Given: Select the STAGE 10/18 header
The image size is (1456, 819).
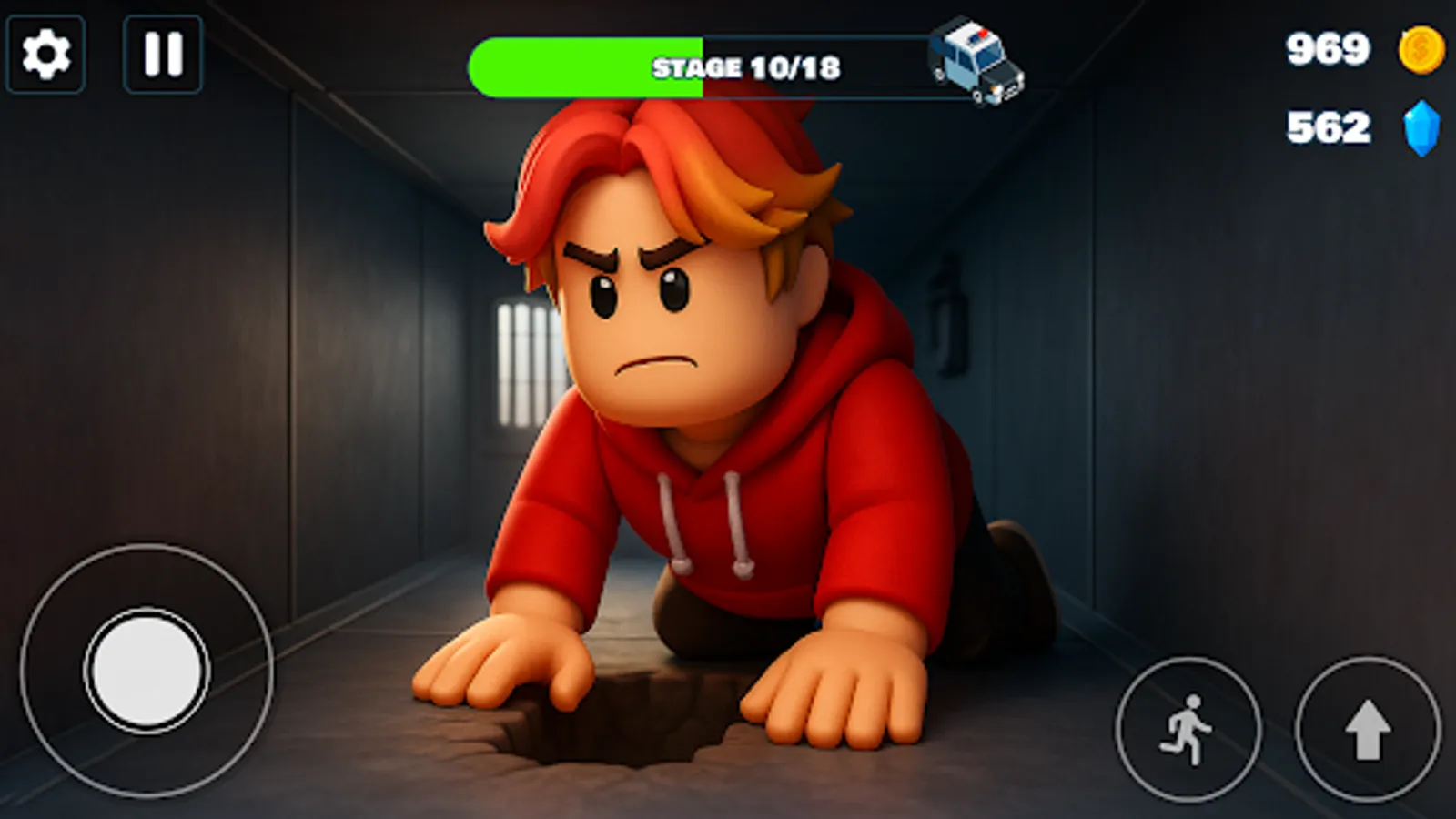Looking at the screenshot, I should pyautogui.click(x=746, y=66).
